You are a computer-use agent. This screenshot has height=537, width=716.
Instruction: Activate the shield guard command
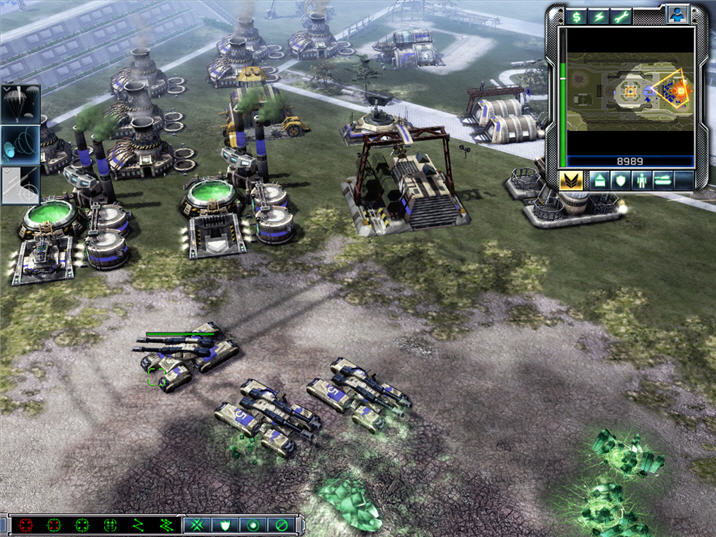(225, 525)
